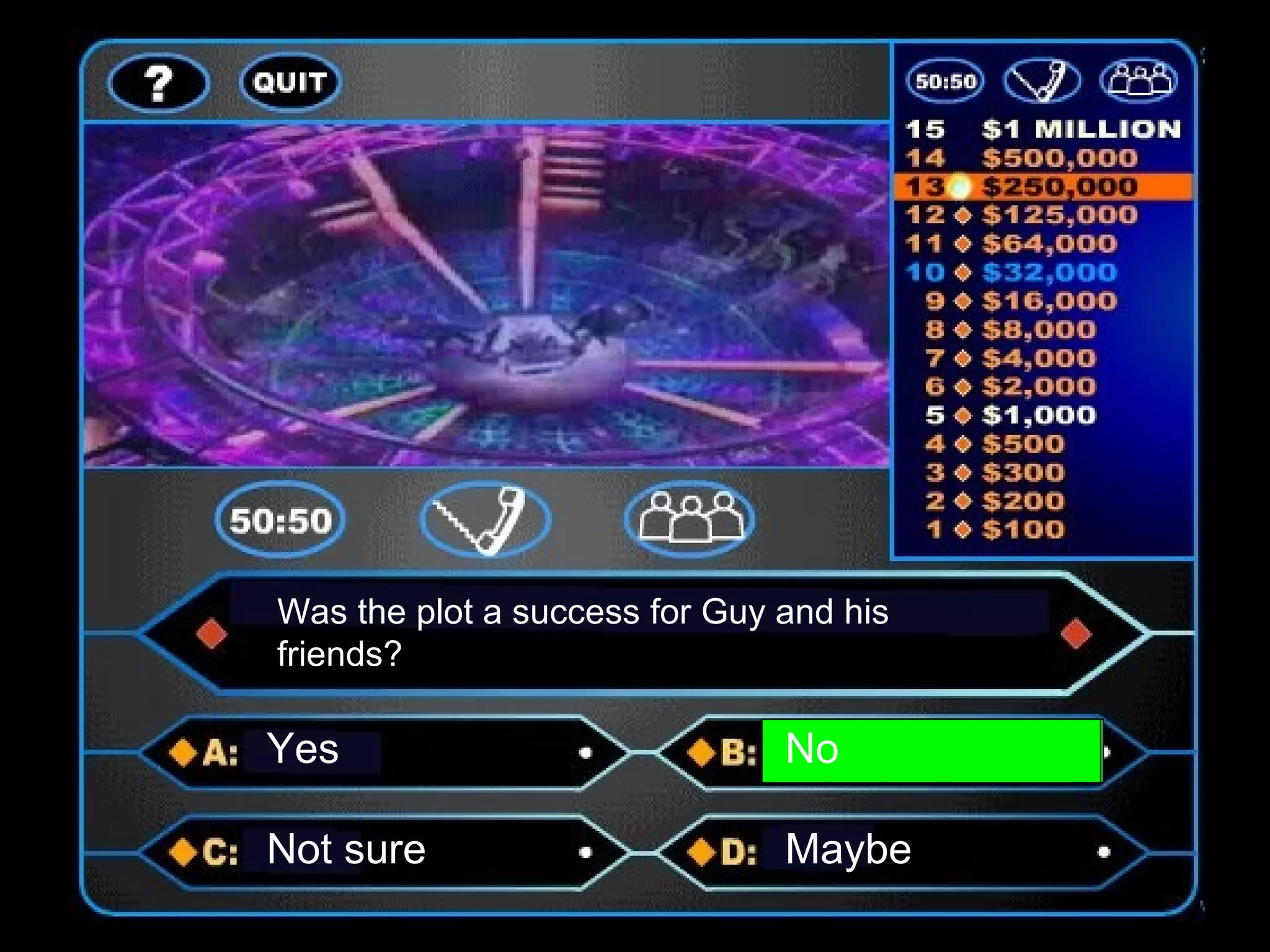Image resolution: width=1270 pixels, height=952 pixels.
Task: Click the small phone icon above the prize ladder
Action: pos(1042,81)
